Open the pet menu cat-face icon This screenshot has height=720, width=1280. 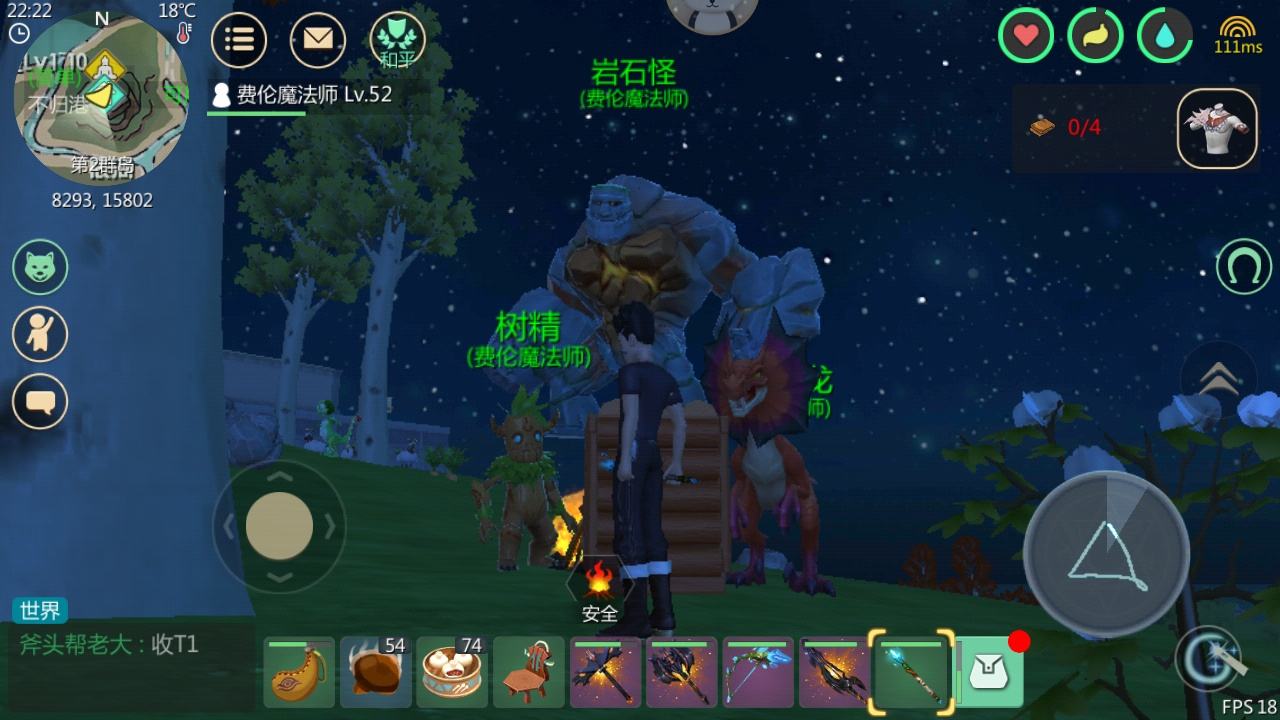point(40,267)
